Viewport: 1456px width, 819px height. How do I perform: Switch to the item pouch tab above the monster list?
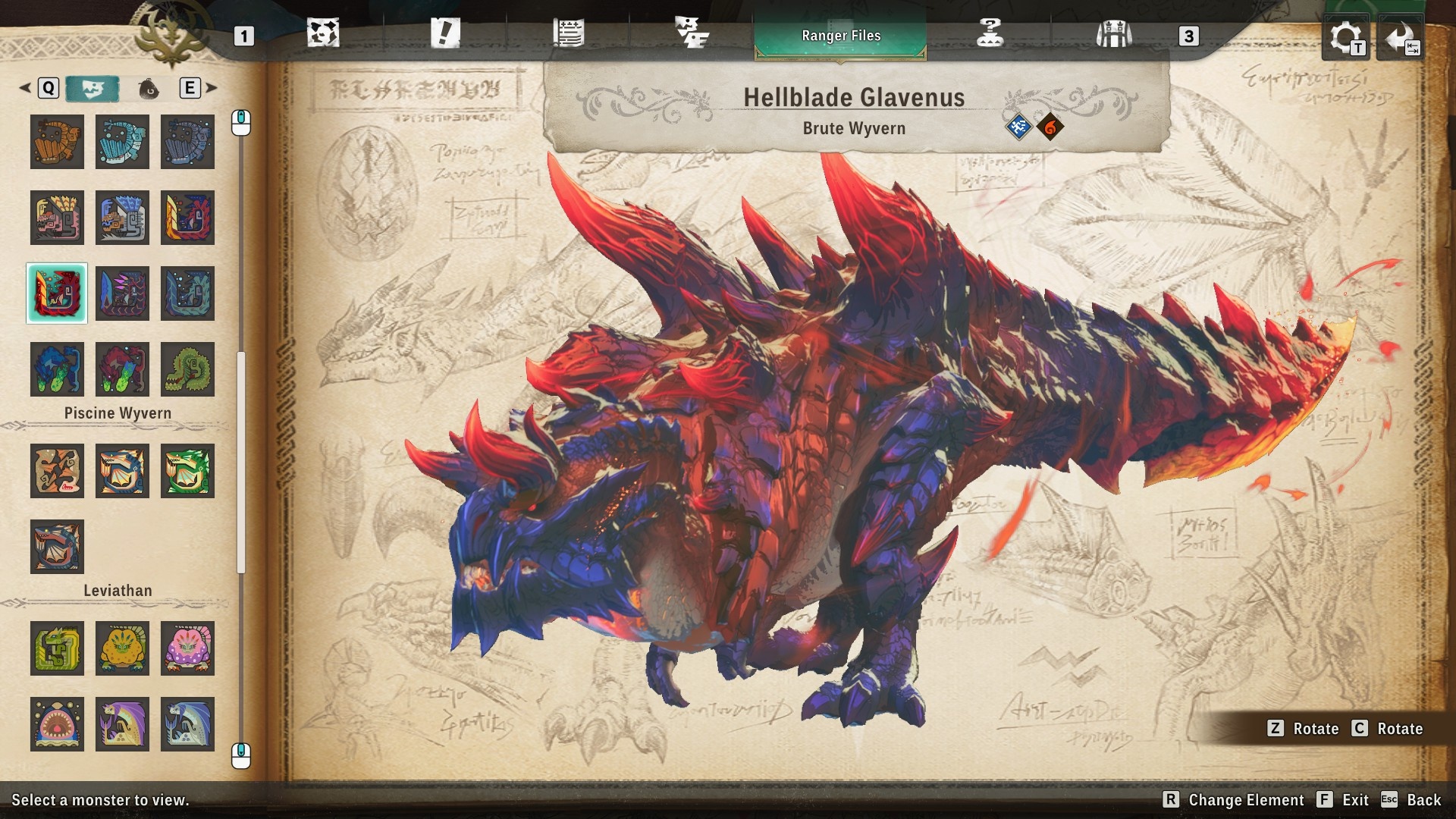149,88
